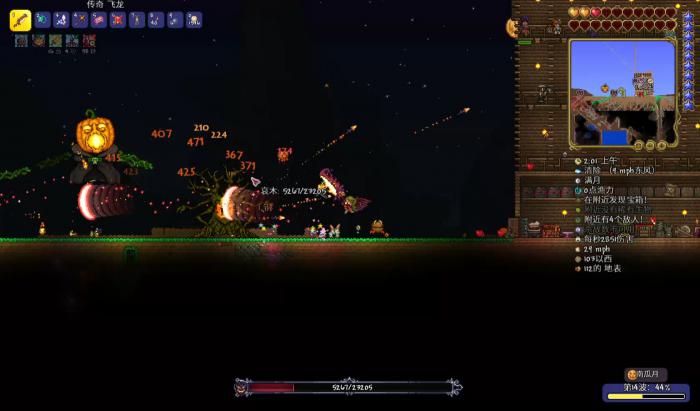Toggle the clock time info line
The height and width of the screenshot is (411, 700).
click(x=579, y=160)
